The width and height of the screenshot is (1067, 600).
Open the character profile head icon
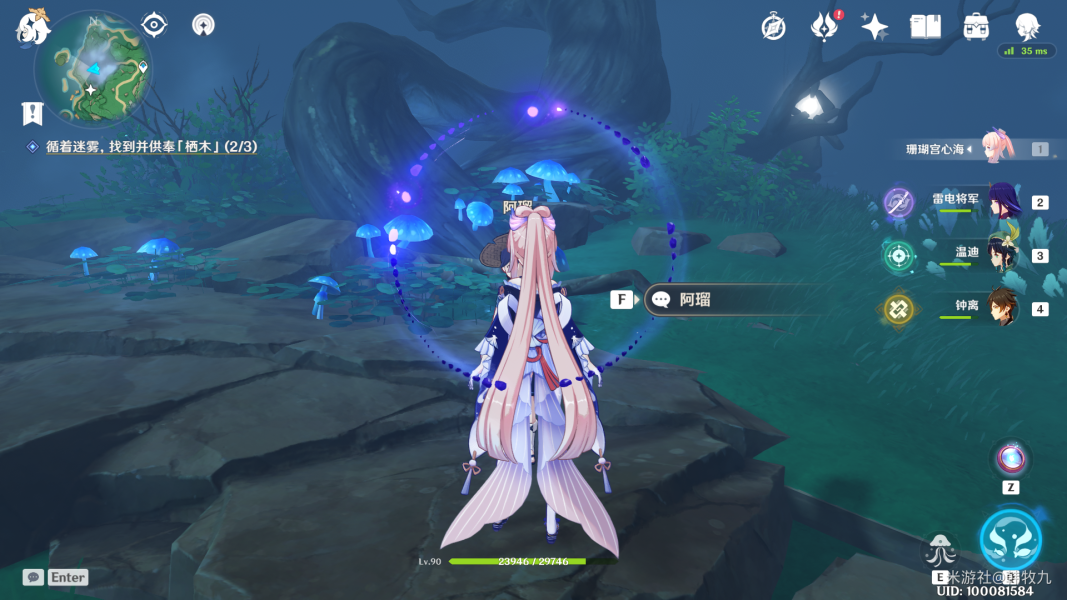[1027, 25]
